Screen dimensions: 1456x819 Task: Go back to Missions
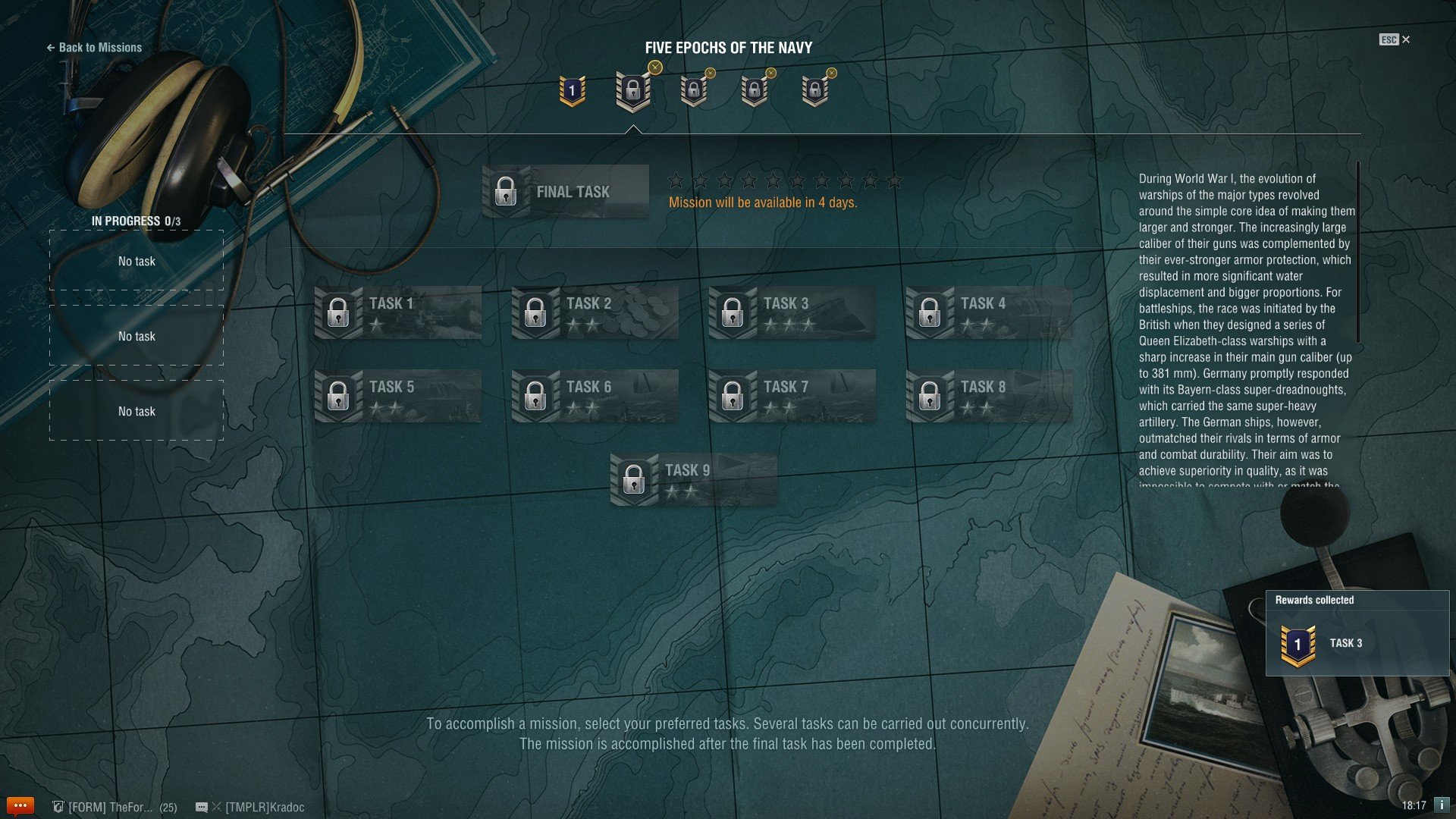click(x=94, y=47)
